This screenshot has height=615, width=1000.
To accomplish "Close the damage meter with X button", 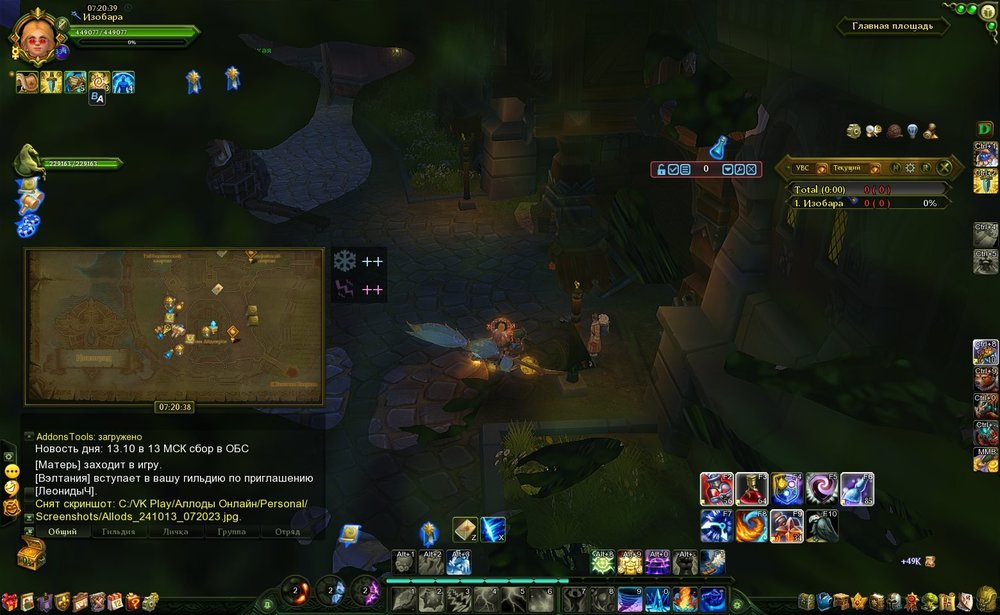I will [944, 168].
